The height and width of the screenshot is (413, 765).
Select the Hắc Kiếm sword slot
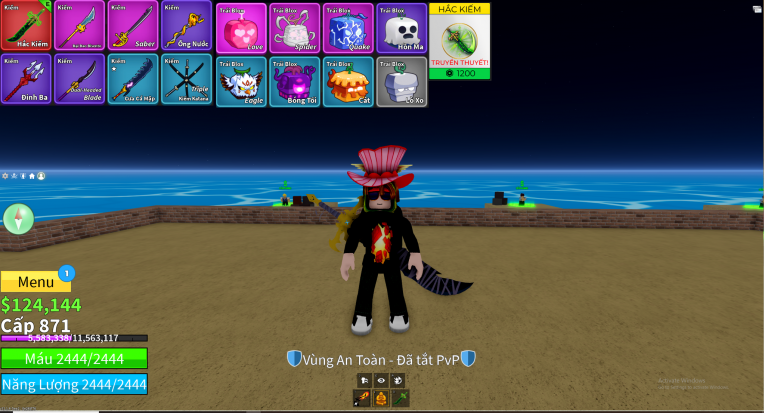tap(26, 25)
